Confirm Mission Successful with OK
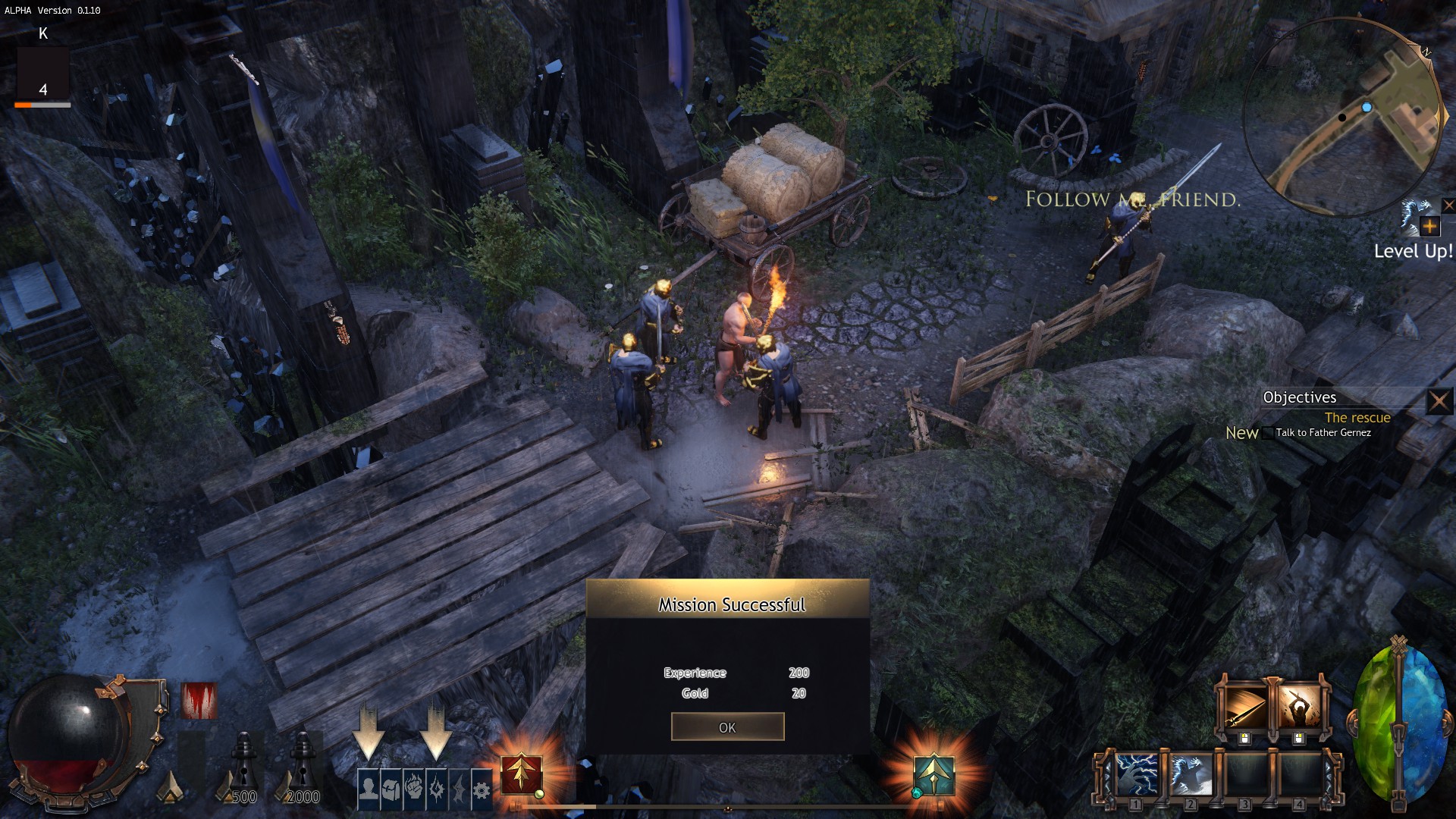 (x=727, y=726)
